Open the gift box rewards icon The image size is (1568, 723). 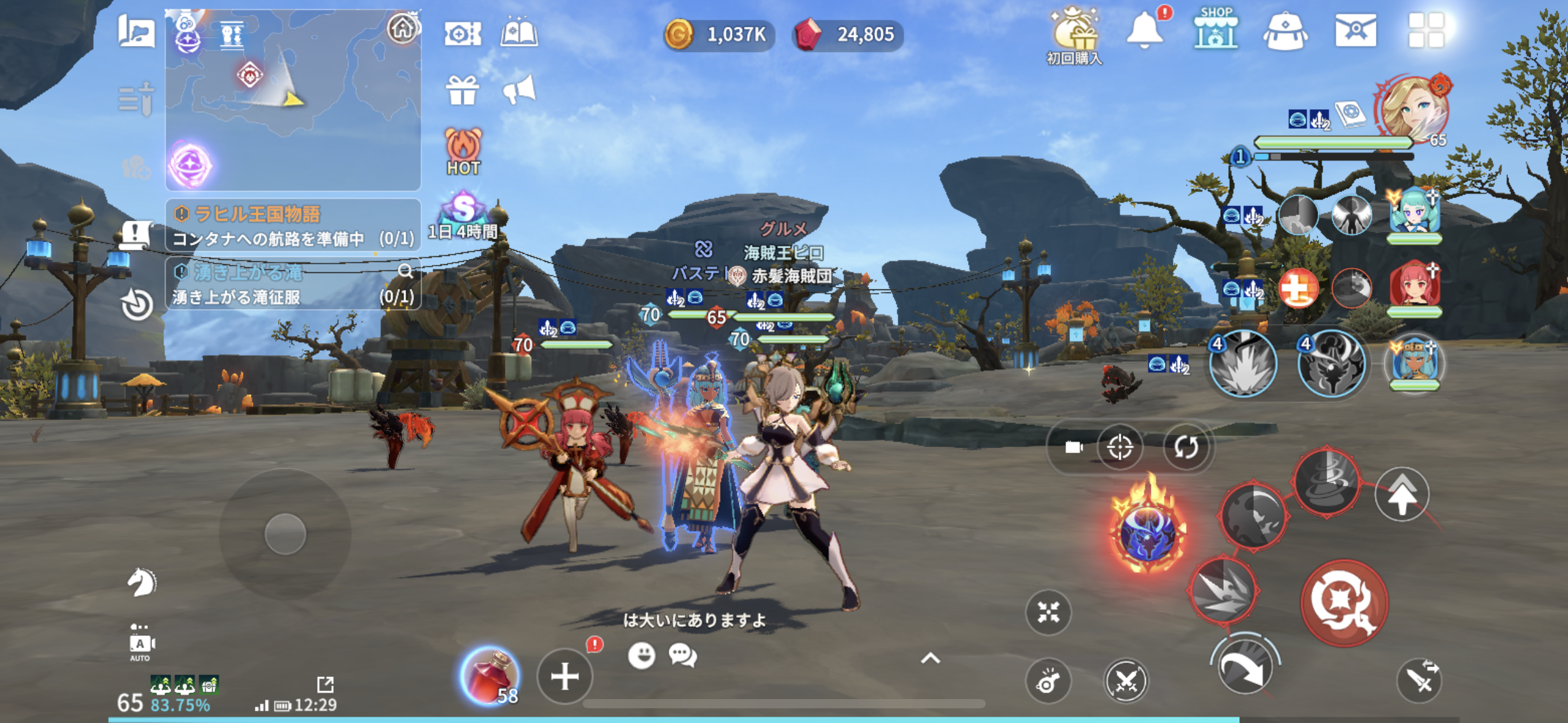coord(462,91)
